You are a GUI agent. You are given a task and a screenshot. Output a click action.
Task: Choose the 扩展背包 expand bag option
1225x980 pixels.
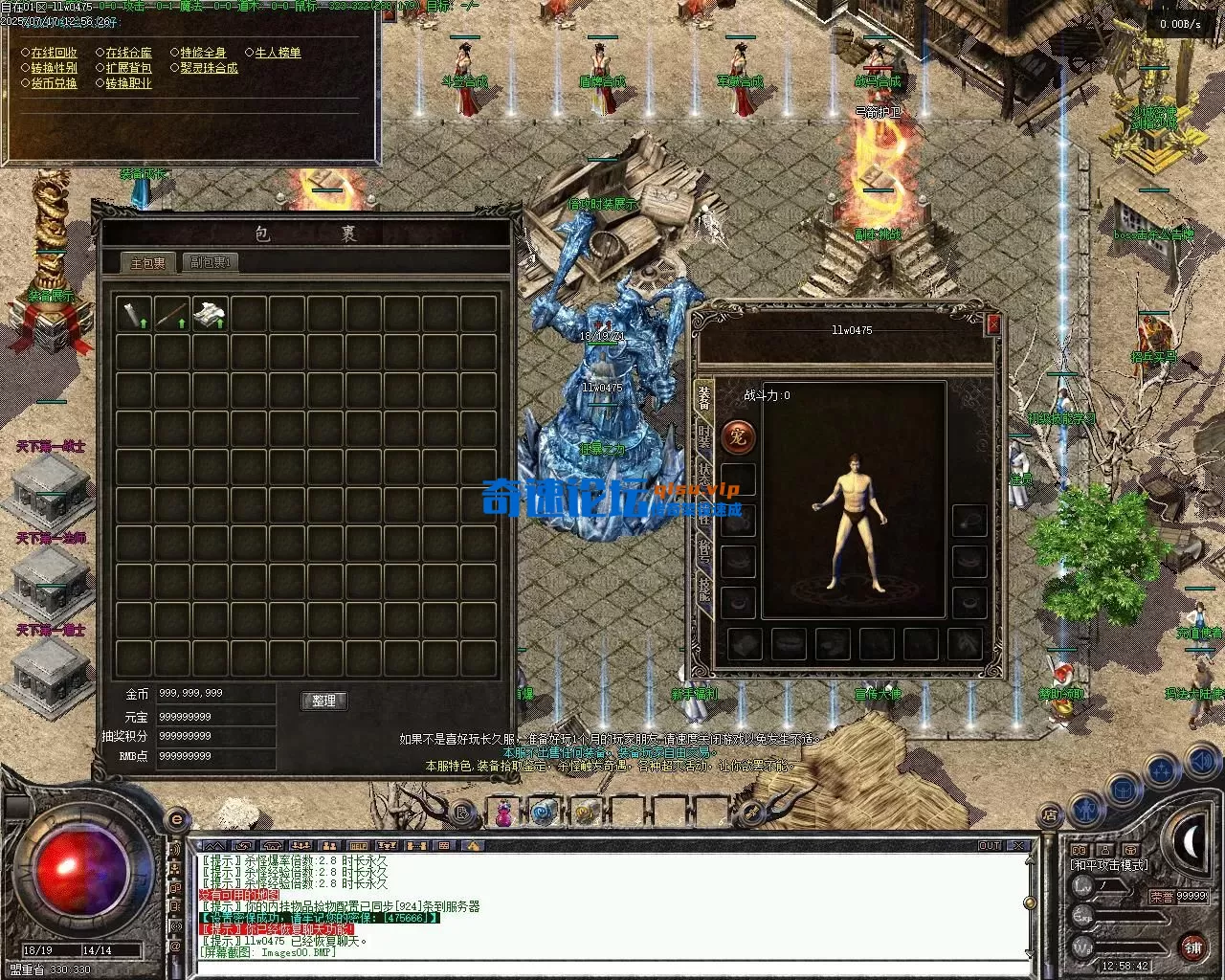pos(128,68)
